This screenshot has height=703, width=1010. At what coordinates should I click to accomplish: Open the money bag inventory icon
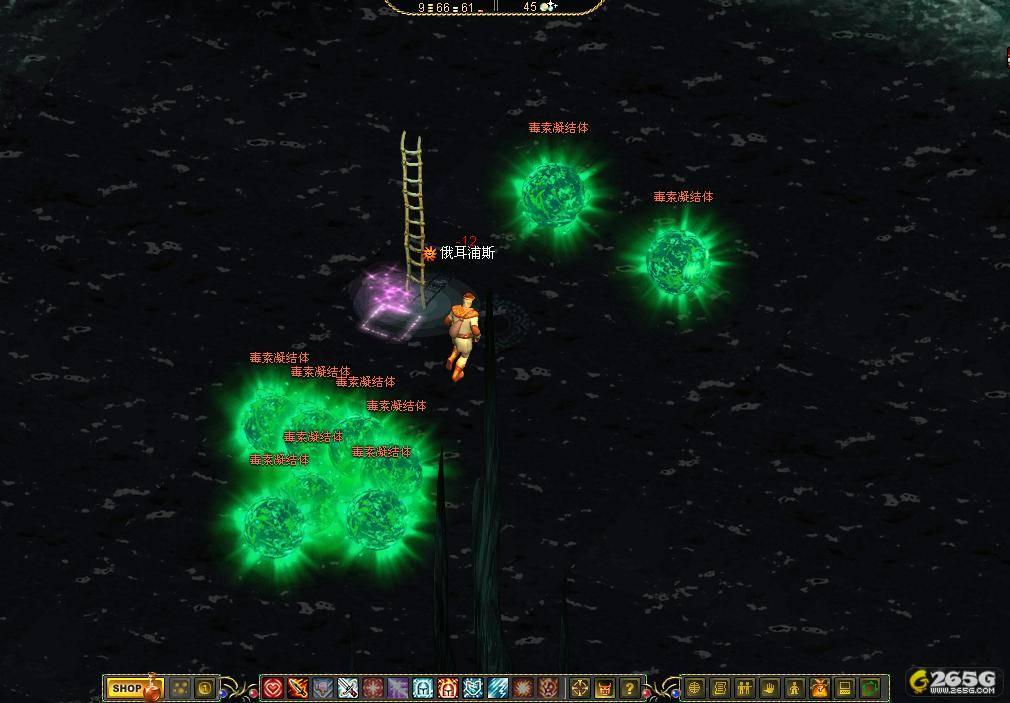(820, 688)
